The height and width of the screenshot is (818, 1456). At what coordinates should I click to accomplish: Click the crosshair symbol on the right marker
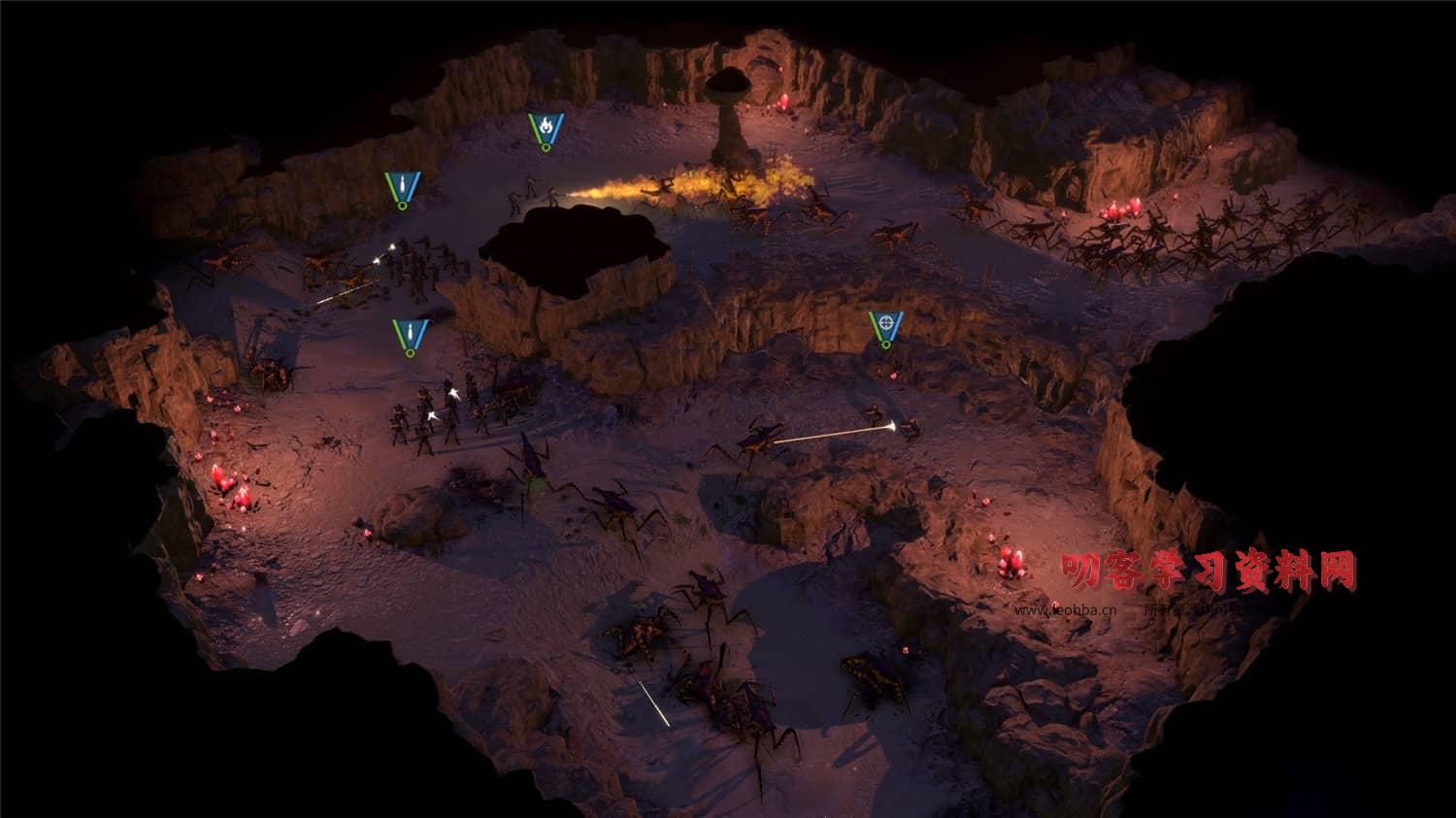pyautogui.click(x=886, y=321)
